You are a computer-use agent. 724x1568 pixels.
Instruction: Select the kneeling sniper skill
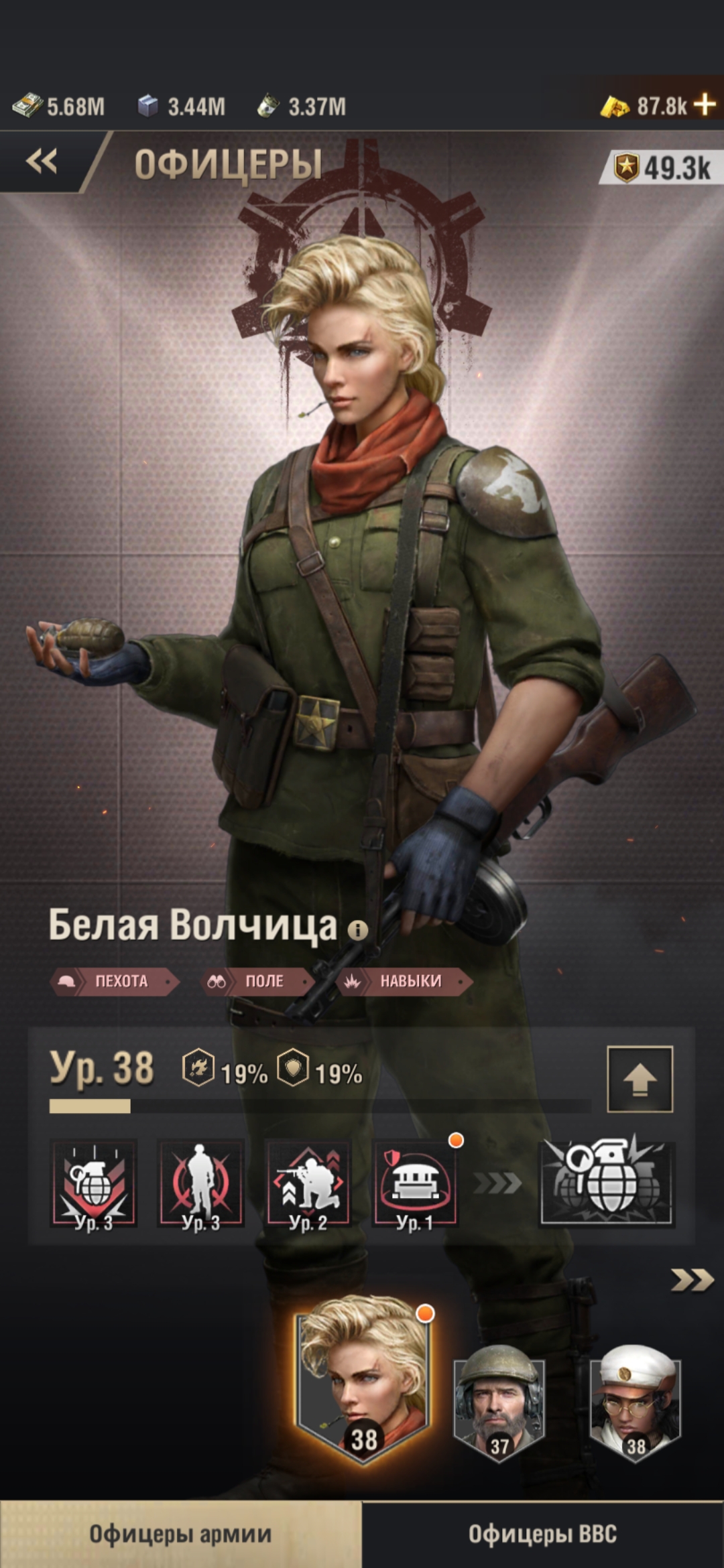308,1184
